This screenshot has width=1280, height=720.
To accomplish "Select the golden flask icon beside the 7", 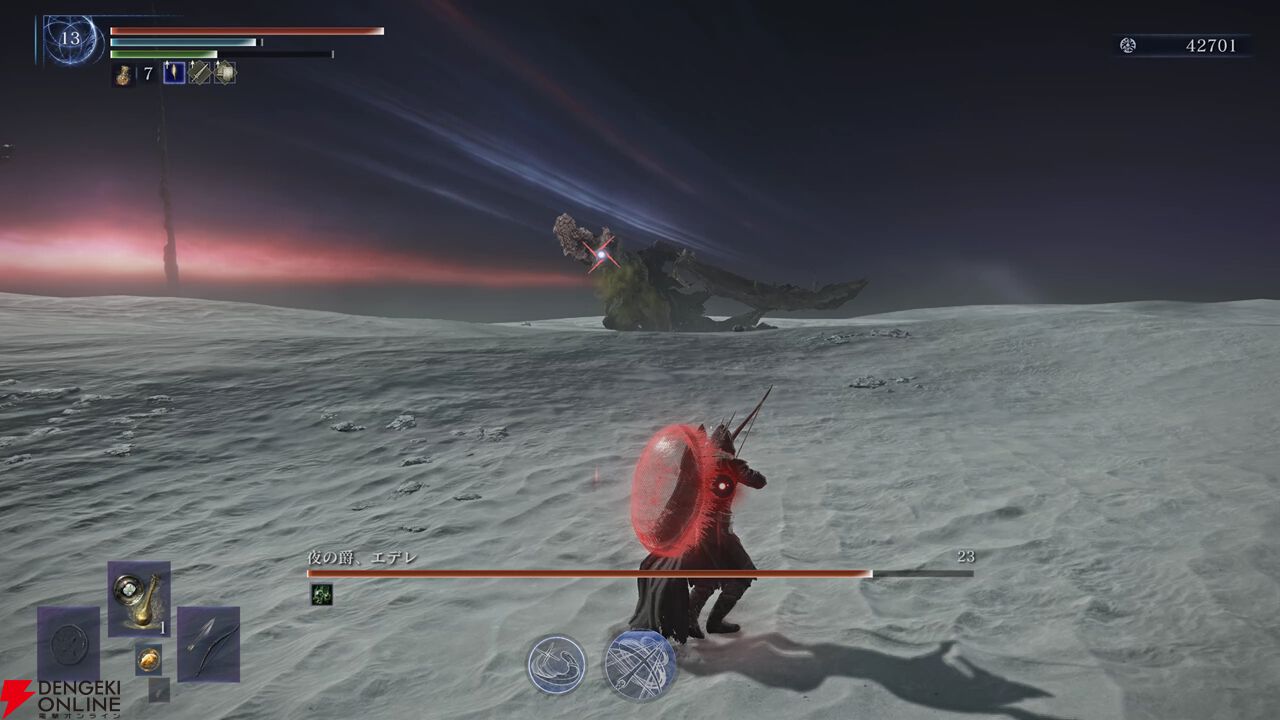I will [x=123, y=74].
